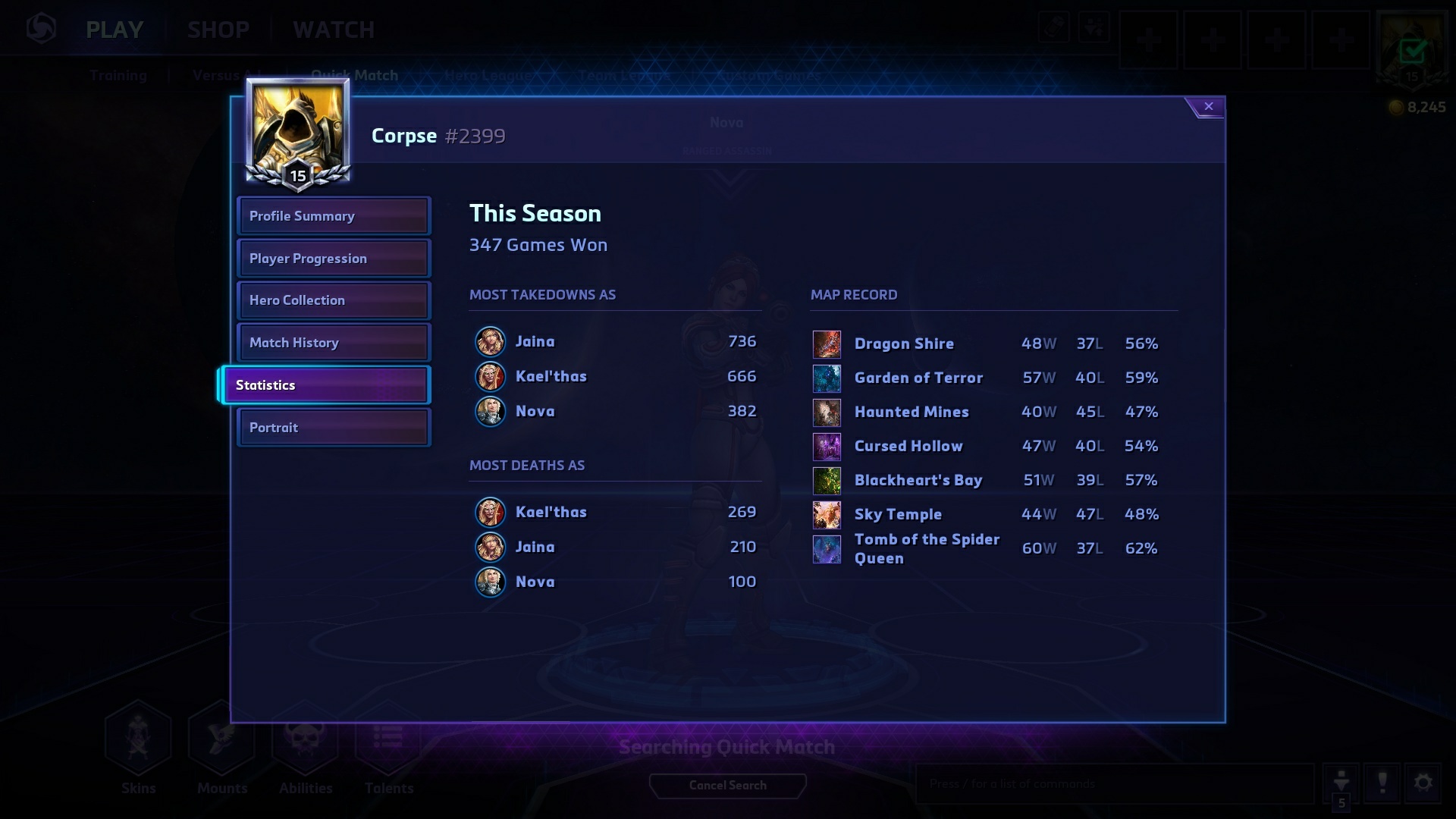
Task: Select the Statistics tab
Action: pos(326,385)
